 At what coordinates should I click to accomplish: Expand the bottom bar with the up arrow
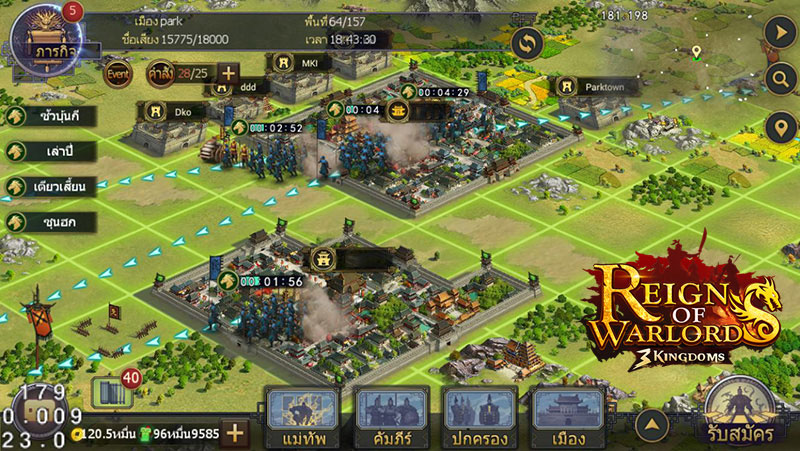click(652, 426)
